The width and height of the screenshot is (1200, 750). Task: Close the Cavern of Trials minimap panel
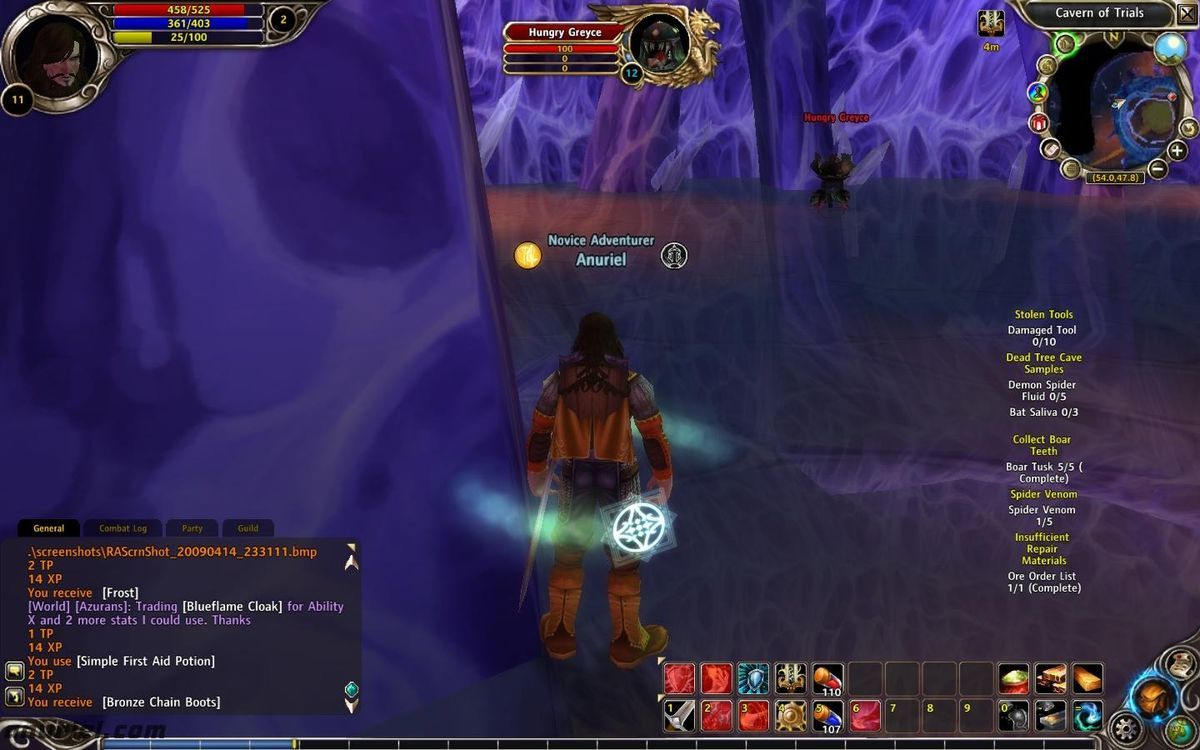tap(1187, 13)
